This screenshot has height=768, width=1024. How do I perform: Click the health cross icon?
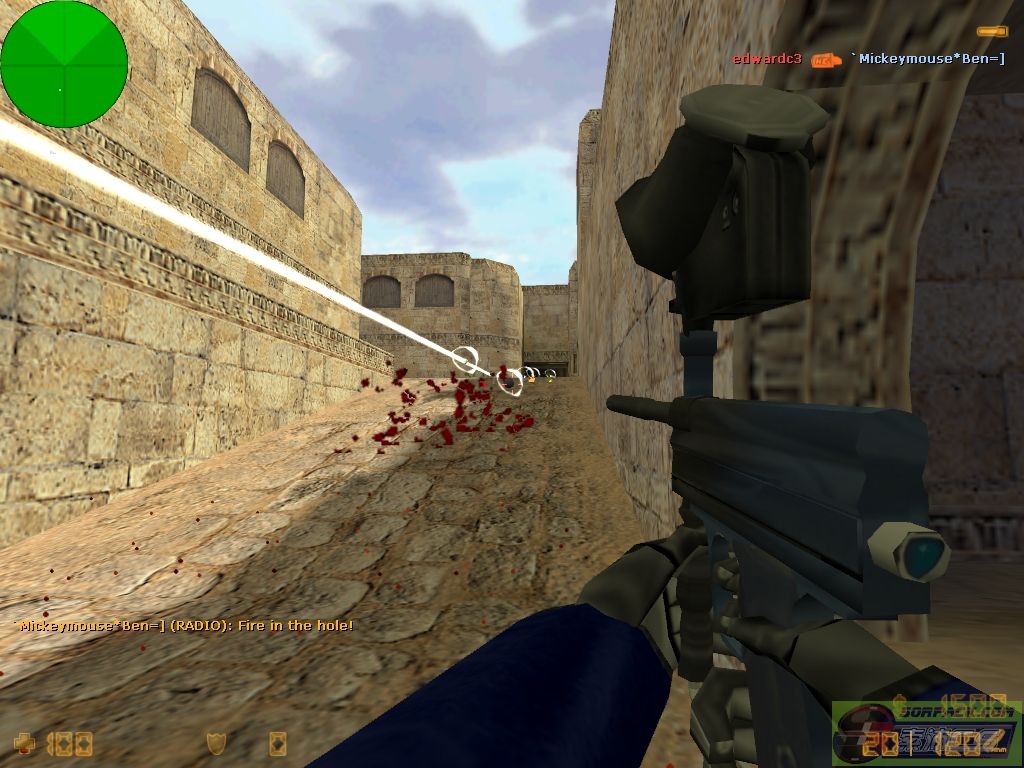pos(24,743)
